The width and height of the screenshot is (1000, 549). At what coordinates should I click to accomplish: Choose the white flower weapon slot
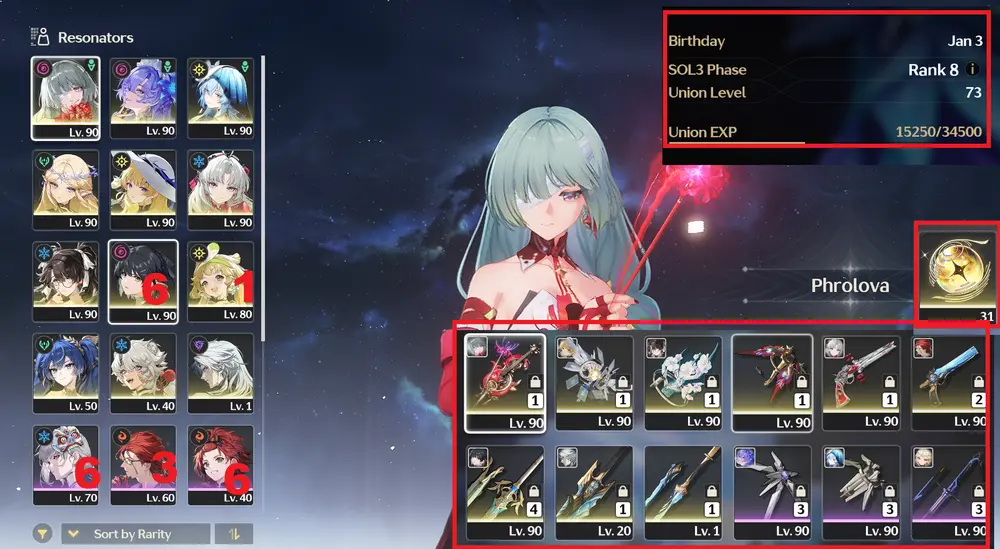[684, 381]
